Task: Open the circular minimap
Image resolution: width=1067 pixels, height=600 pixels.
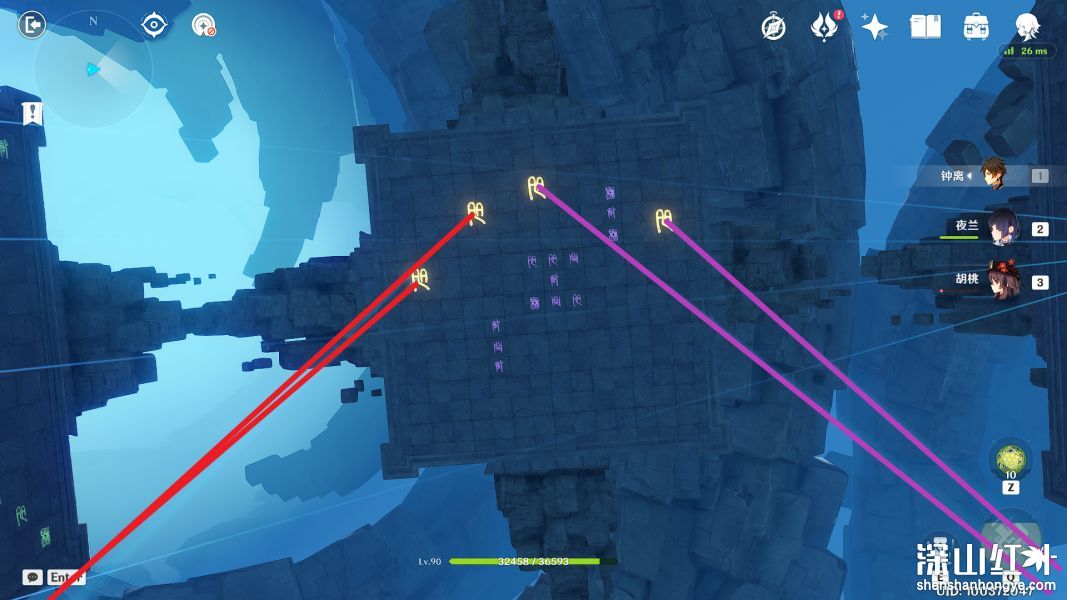Action: [92, 68]
